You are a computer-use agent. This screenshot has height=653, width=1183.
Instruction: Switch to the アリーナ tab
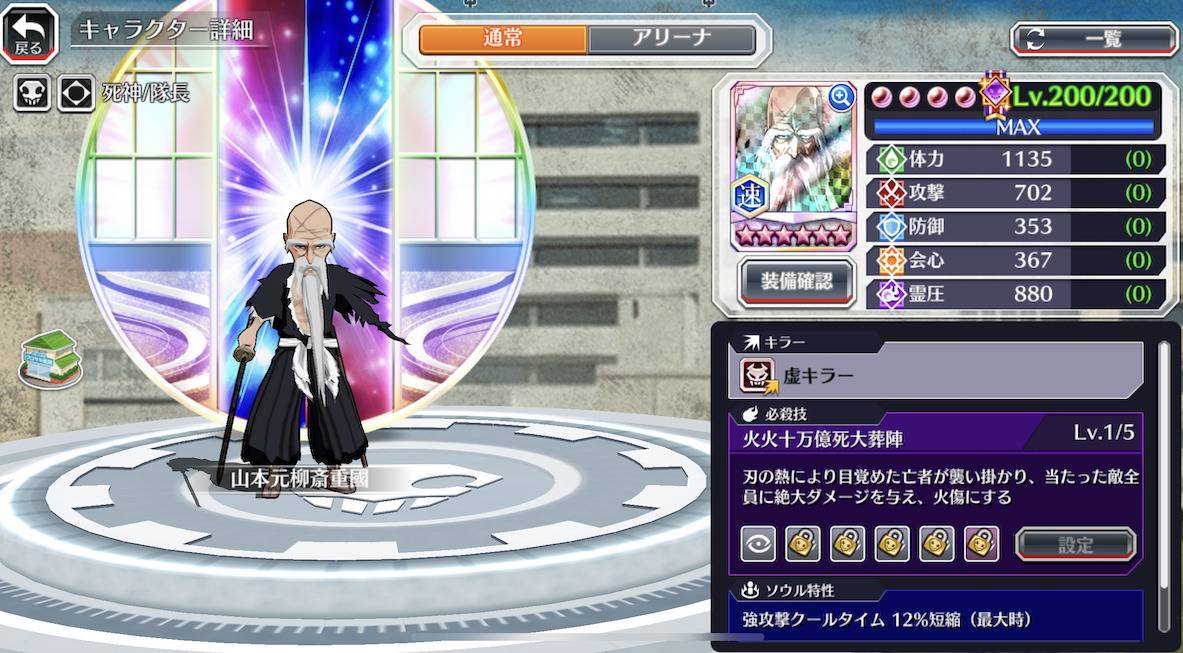click(670, 39)
